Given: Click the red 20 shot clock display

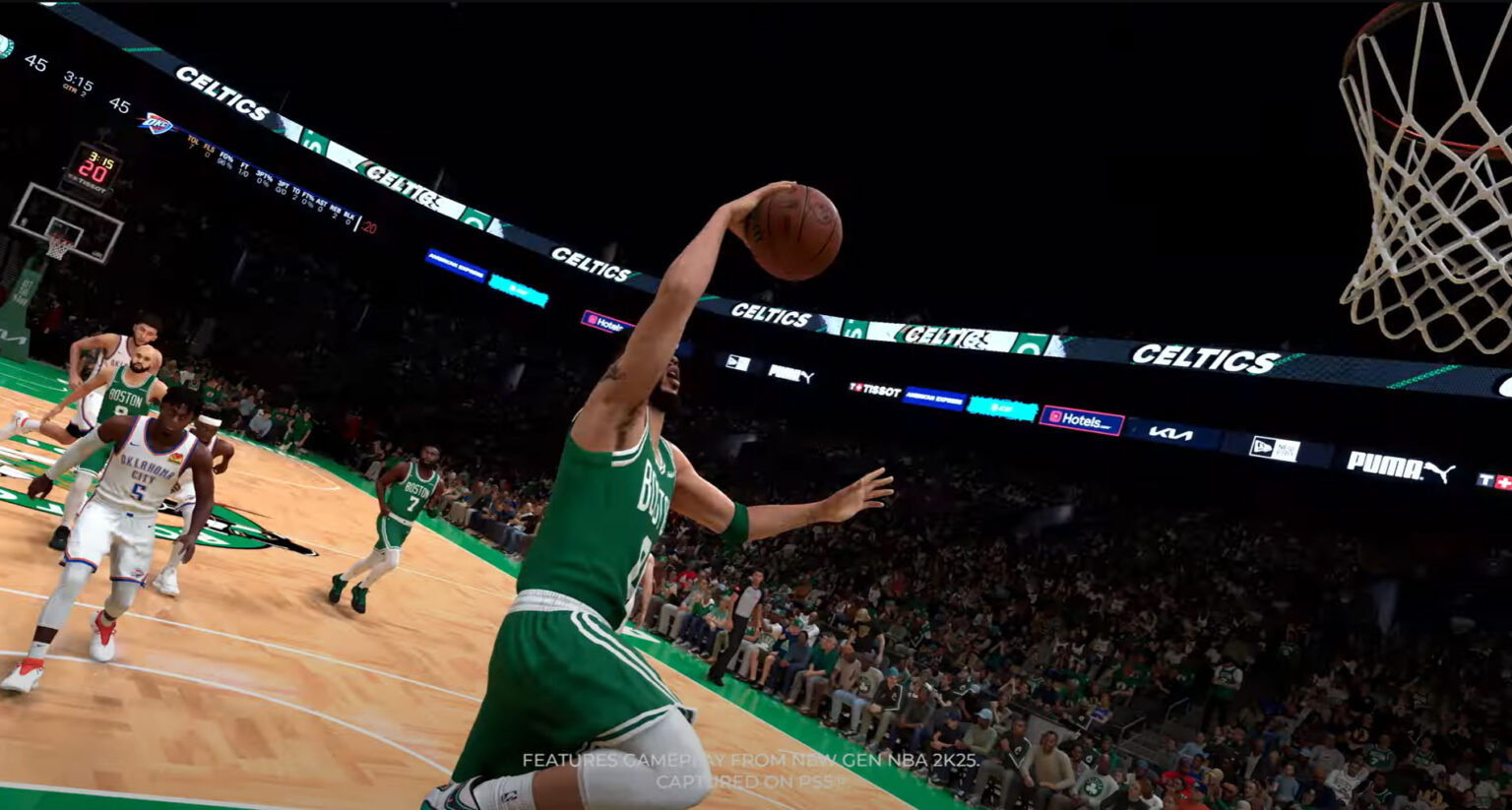Looking at the screenshot, I should [x=94, y=169].
